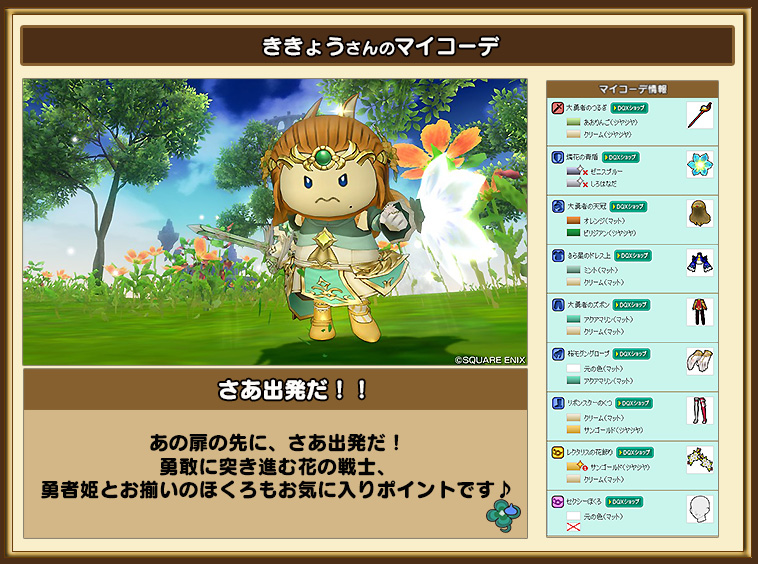Viewport: 758px width, 564px height.
Task: Open DQX Shop link for the shield item
Action: [620, 157]
